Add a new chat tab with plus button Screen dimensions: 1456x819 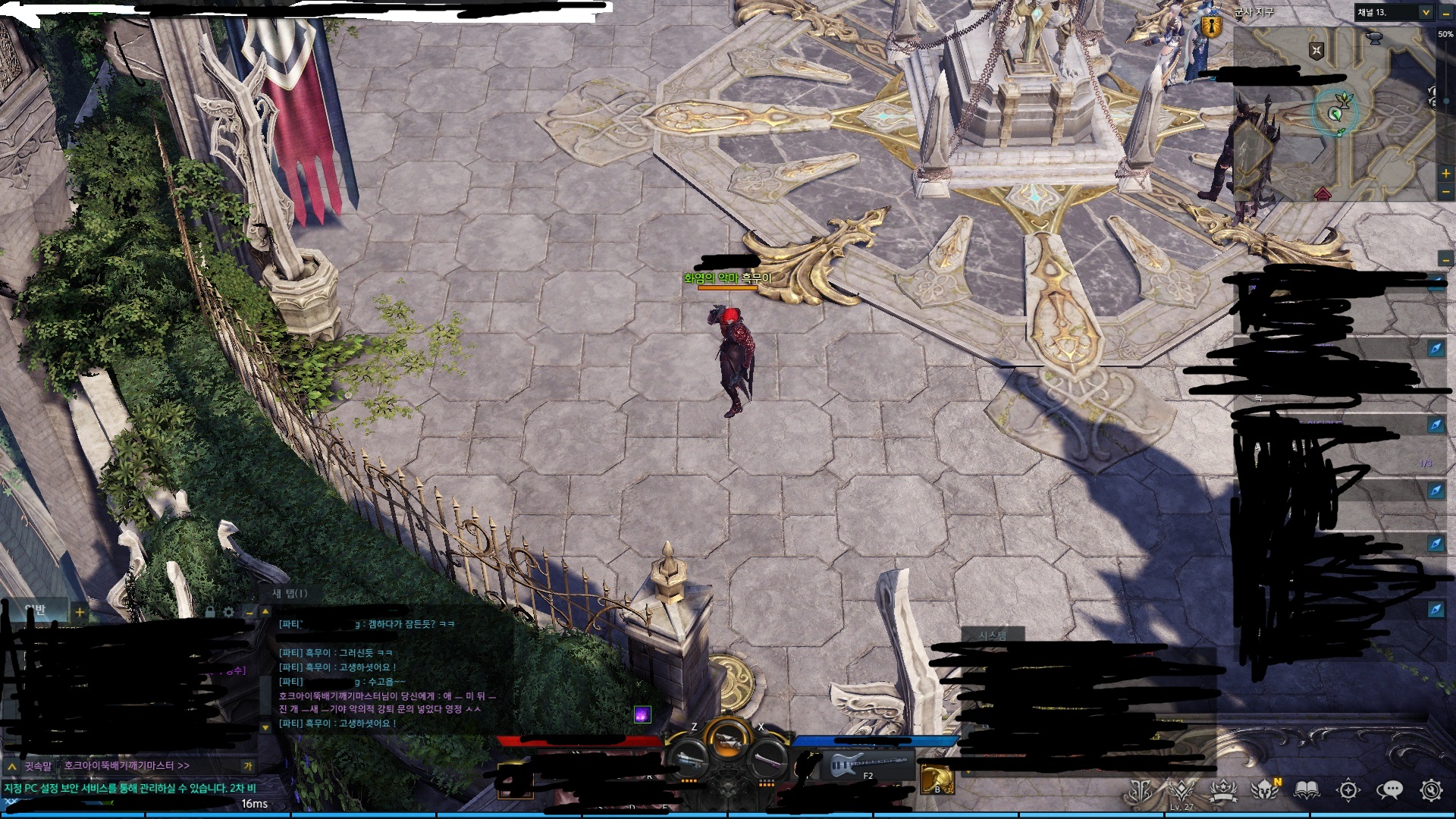coord(80,611)
